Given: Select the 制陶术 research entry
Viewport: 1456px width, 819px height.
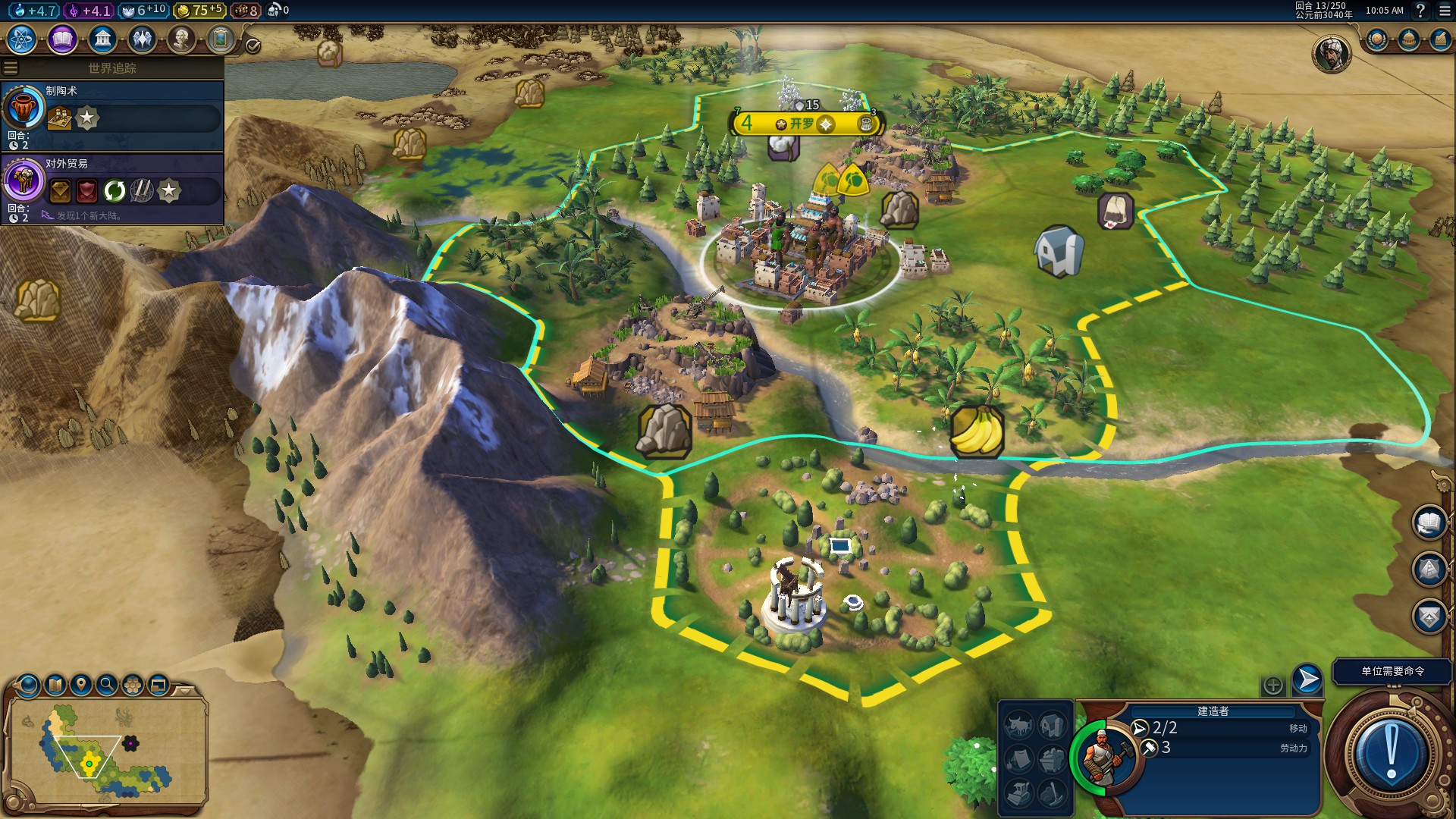Looking at the screenshot, I should [x=112, y=115].
